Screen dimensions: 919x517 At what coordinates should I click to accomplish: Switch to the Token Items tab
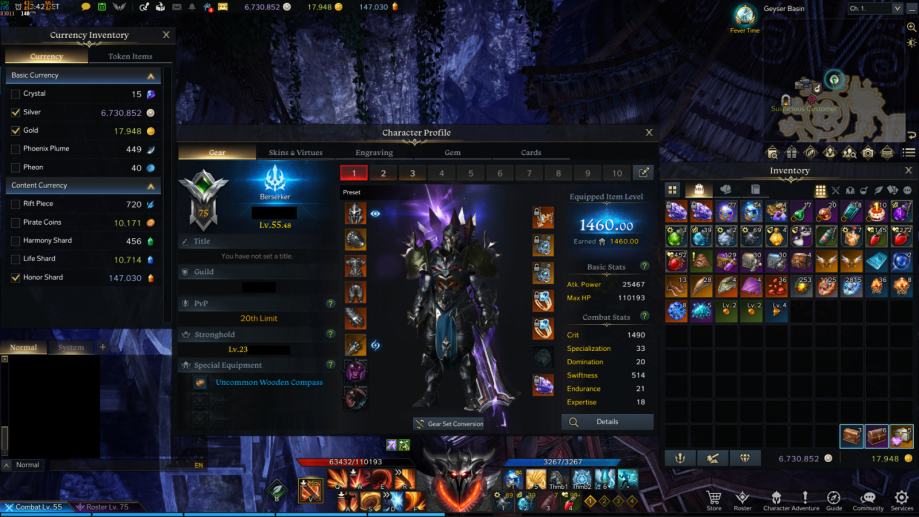(130, 57)
